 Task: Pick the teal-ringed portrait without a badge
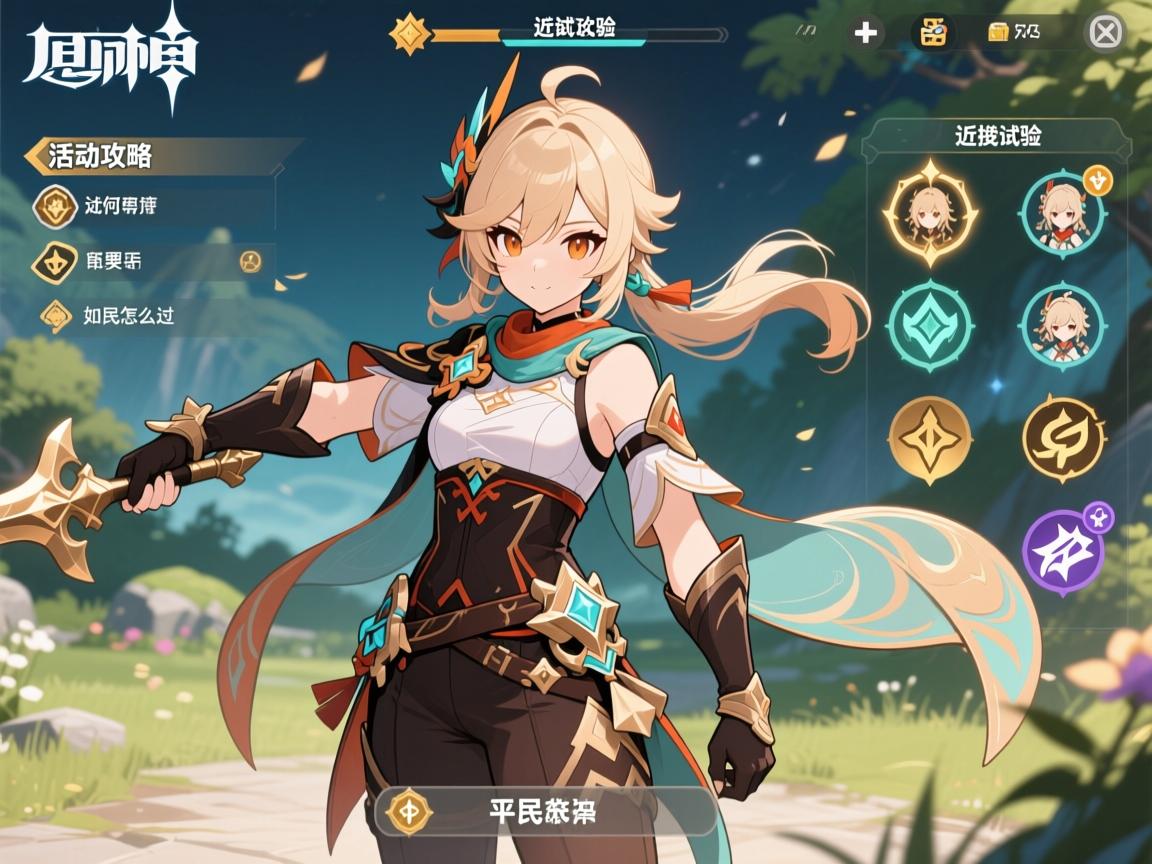point(1063,326)
